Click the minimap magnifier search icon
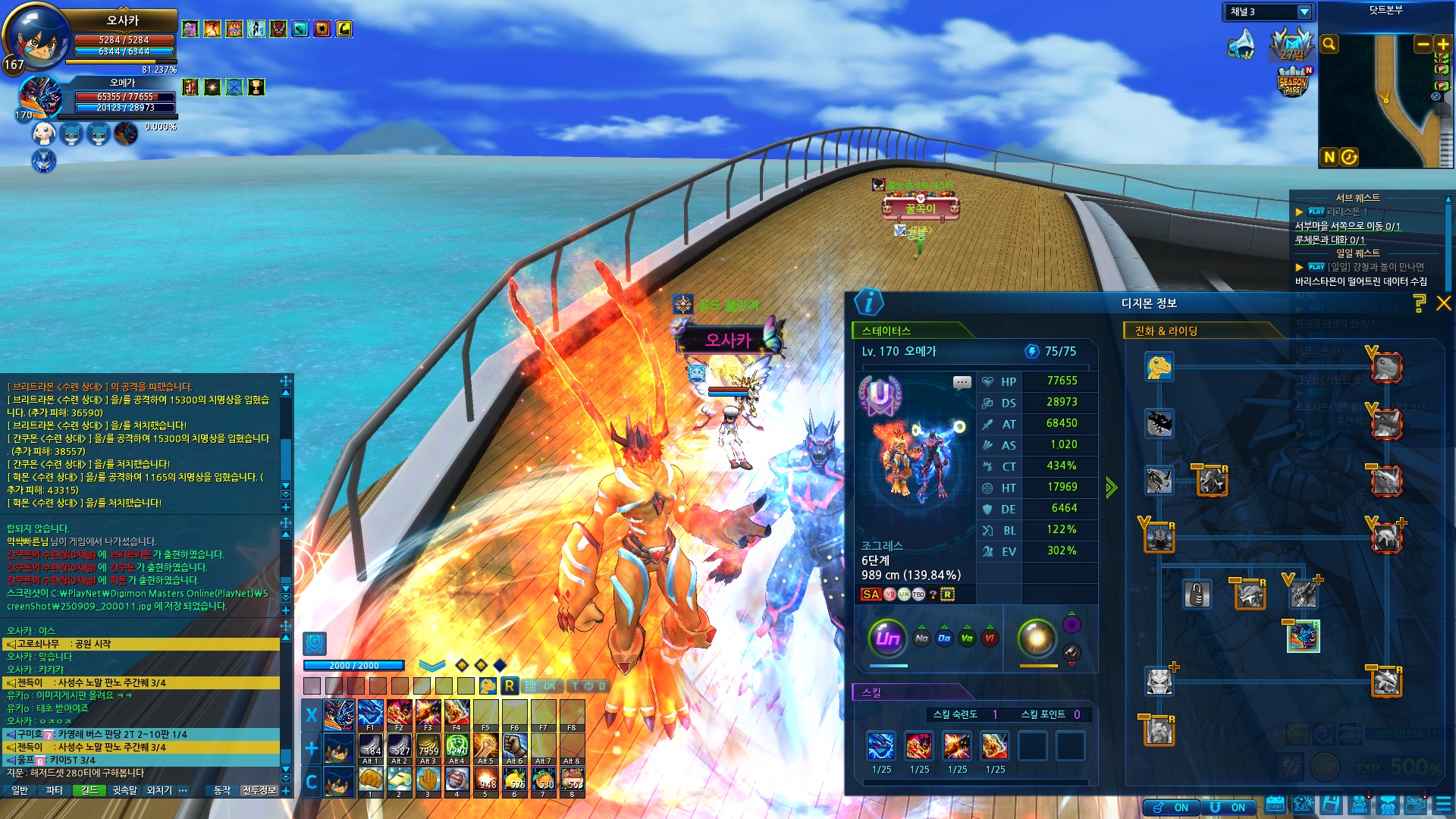1456x819 pixels. [x=1329, y=44]
